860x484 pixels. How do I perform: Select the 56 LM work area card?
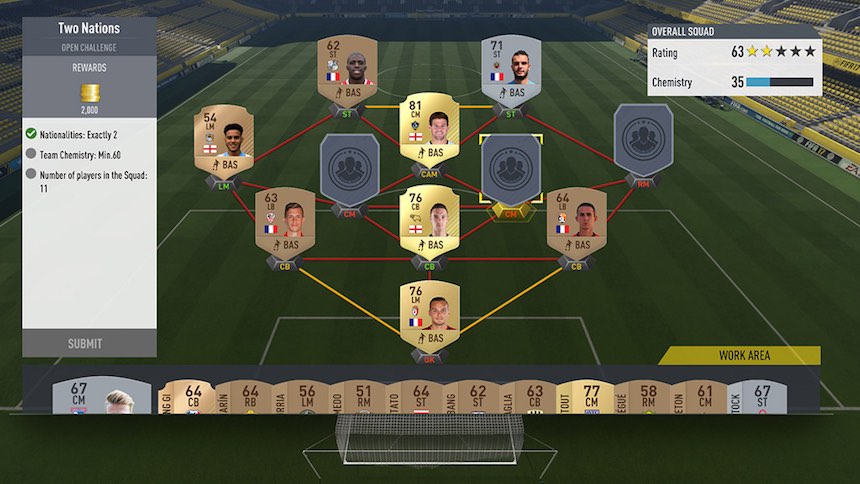click(308, 397)
